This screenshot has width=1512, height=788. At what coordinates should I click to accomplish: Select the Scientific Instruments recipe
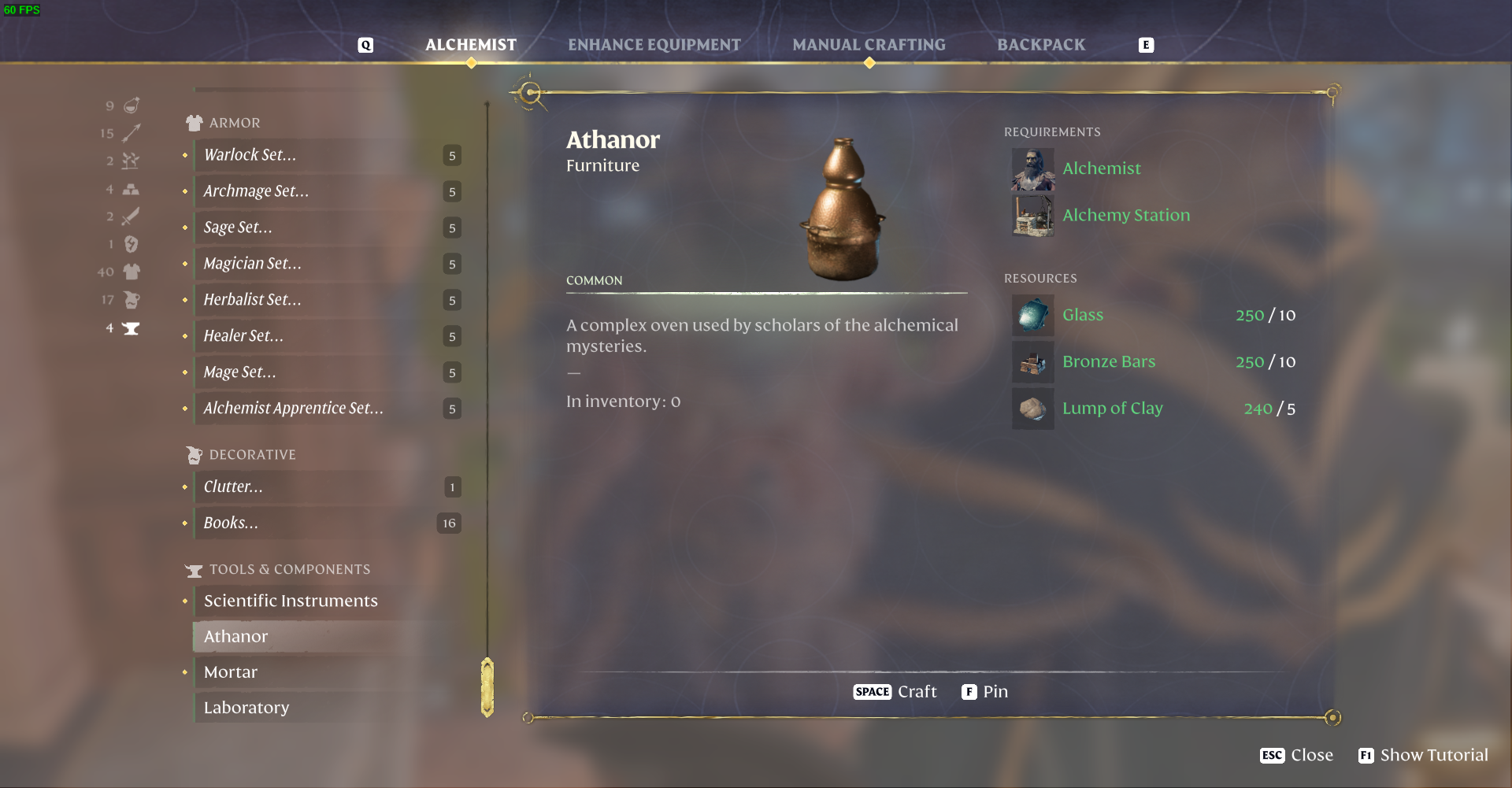291,601
